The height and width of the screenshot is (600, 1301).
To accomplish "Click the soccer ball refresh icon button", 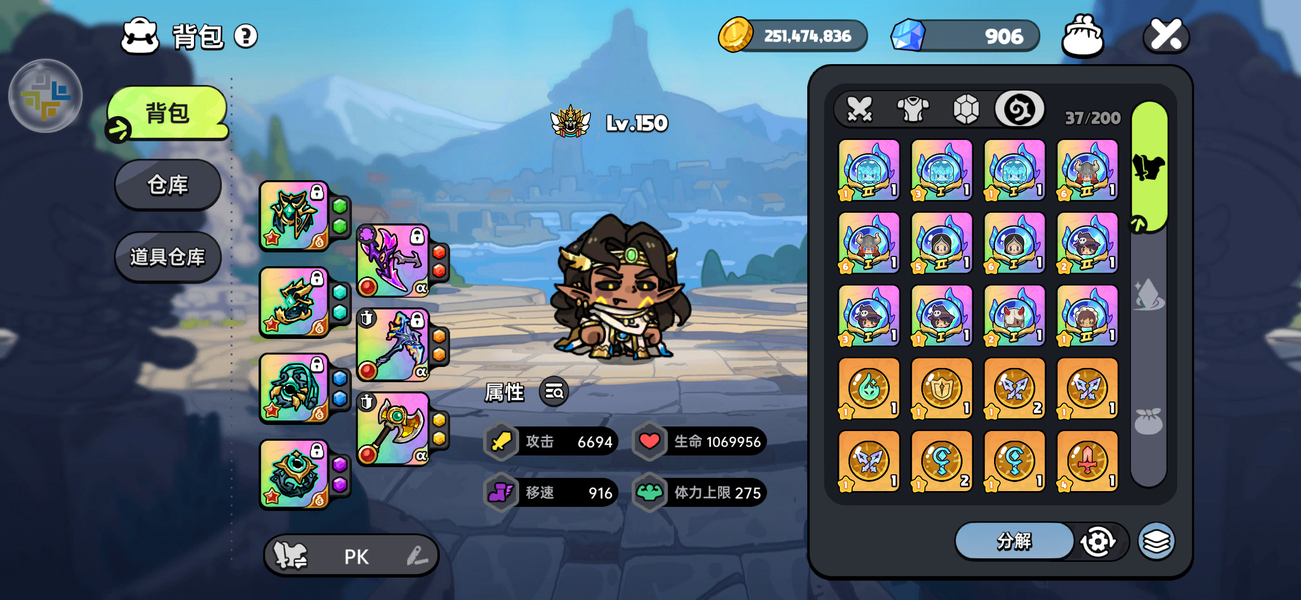I will tap(1098, 541).
